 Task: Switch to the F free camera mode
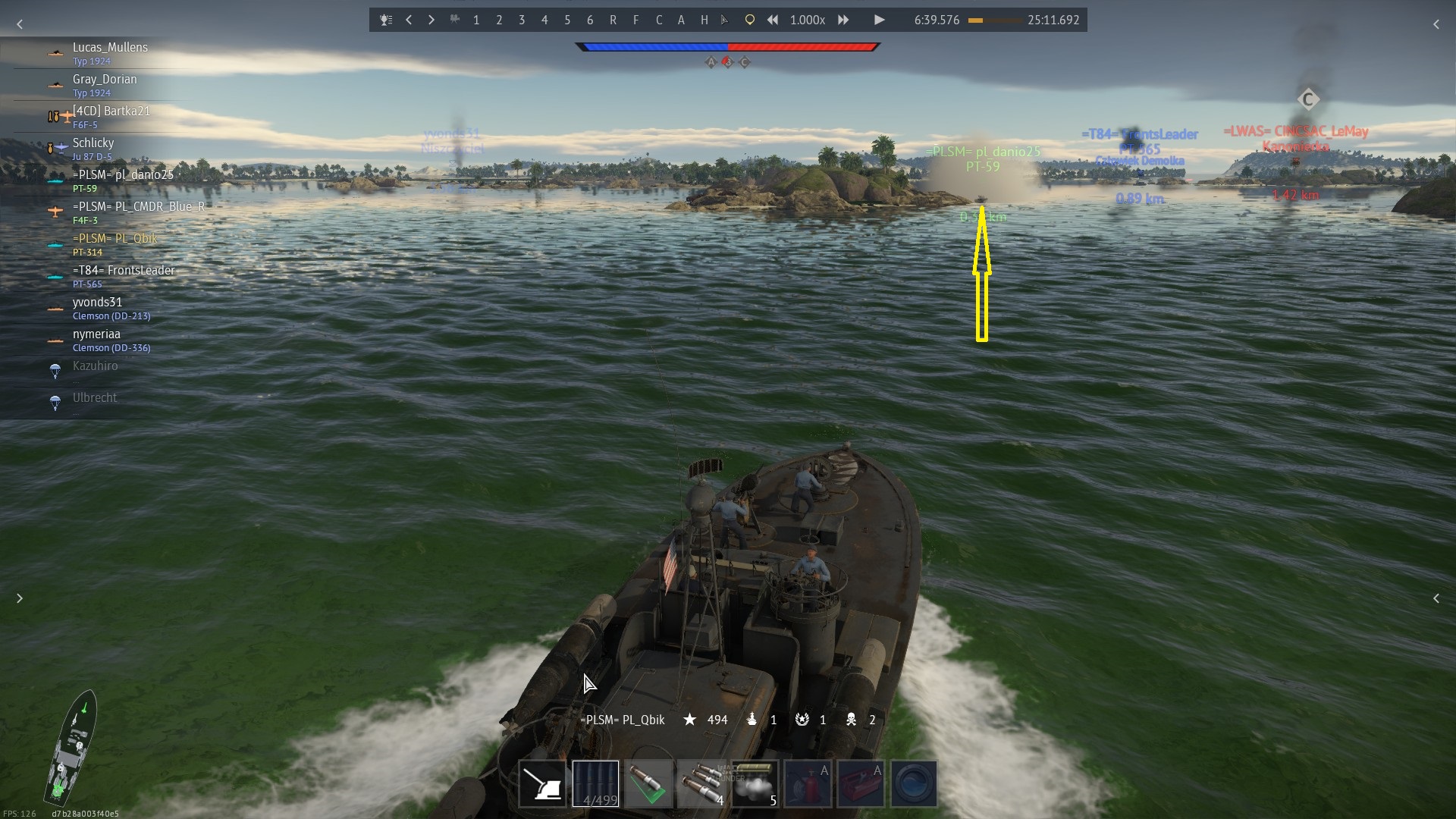tap(635, 20)
